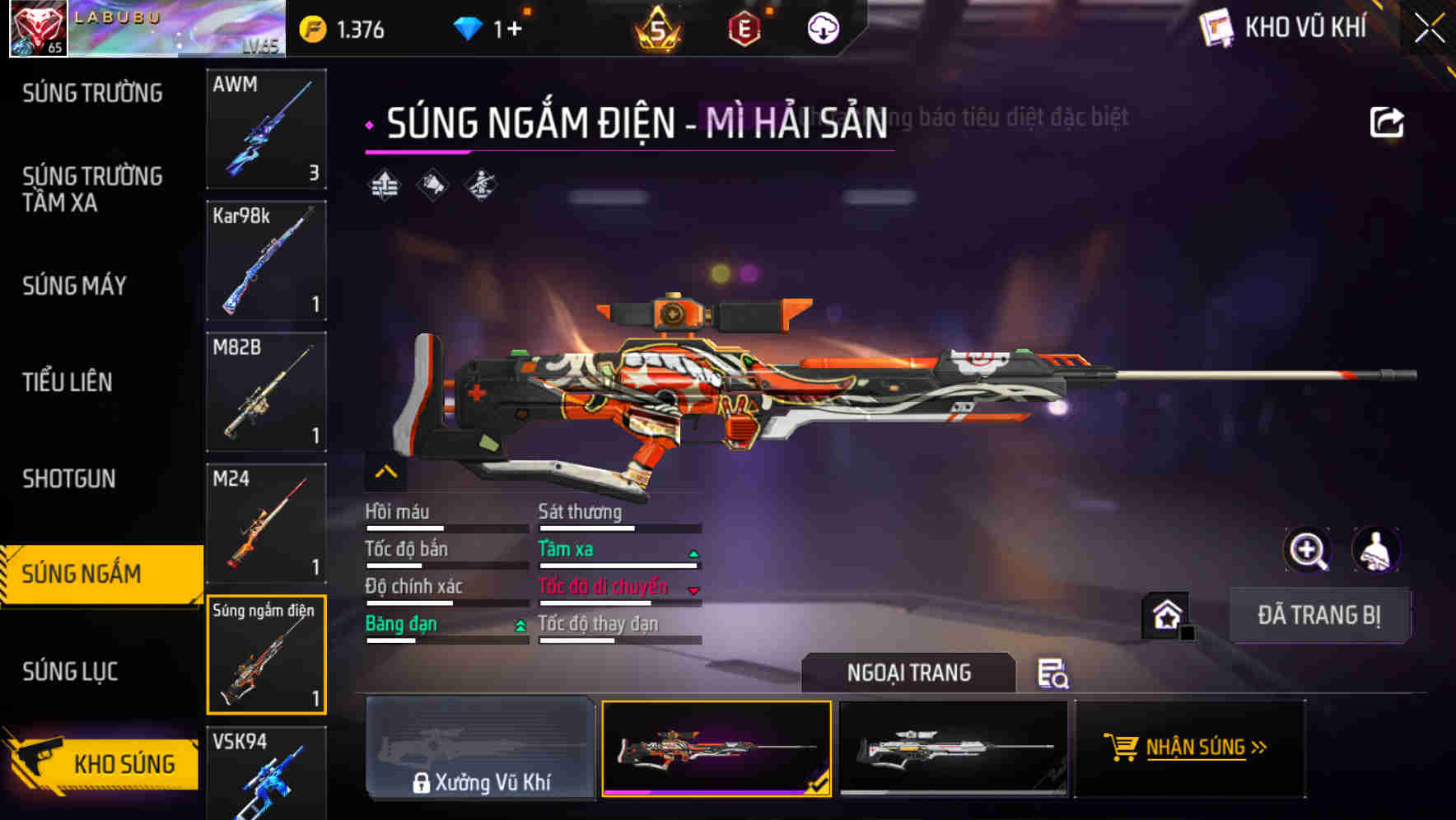
Task: Open the NGOẠI TRANG tab
Action: pos(908,673)
